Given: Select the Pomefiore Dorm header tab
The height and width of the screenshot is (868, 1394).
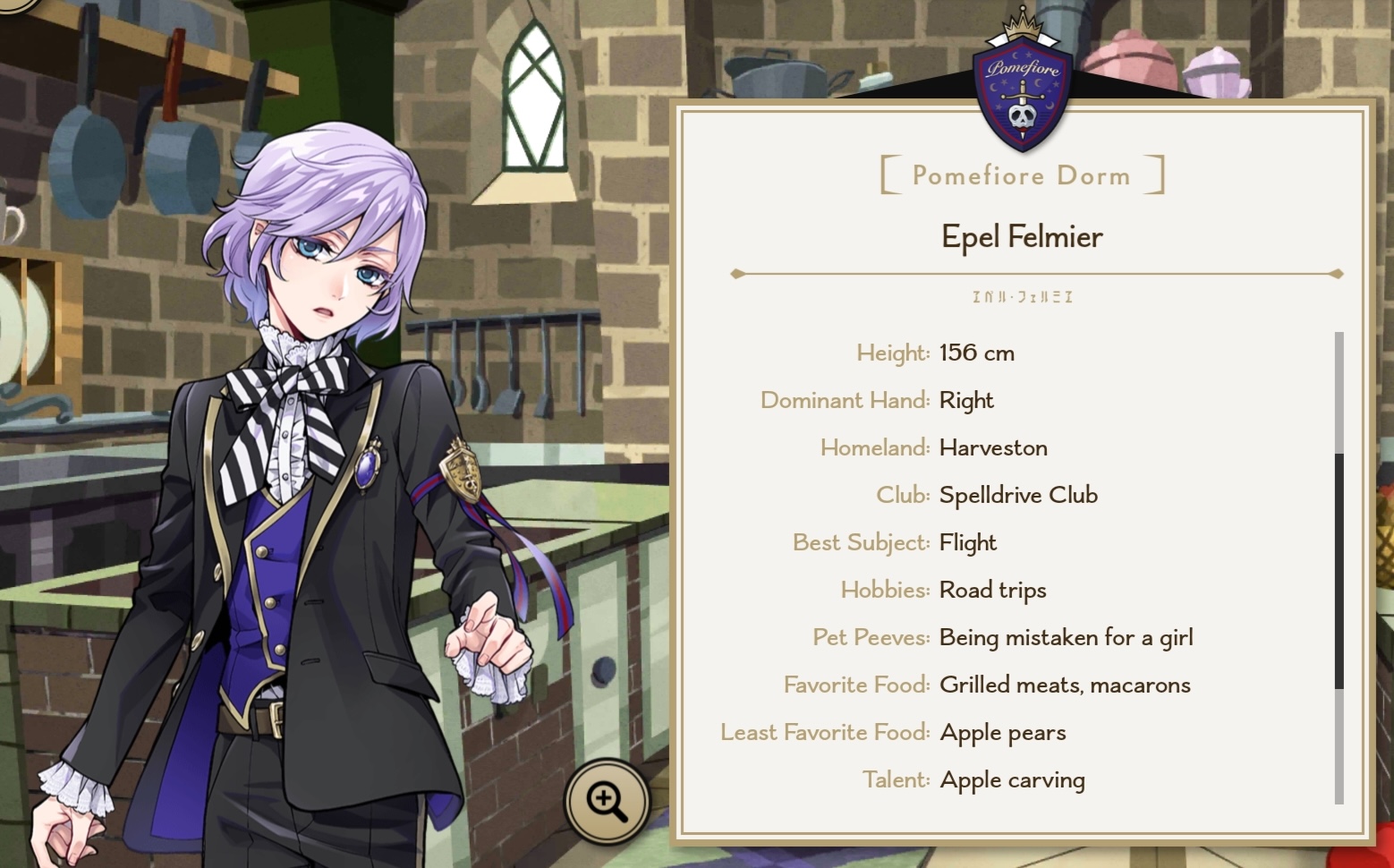Looking at the screenshot, I should pyautogui.click(x=1022, y=175).
